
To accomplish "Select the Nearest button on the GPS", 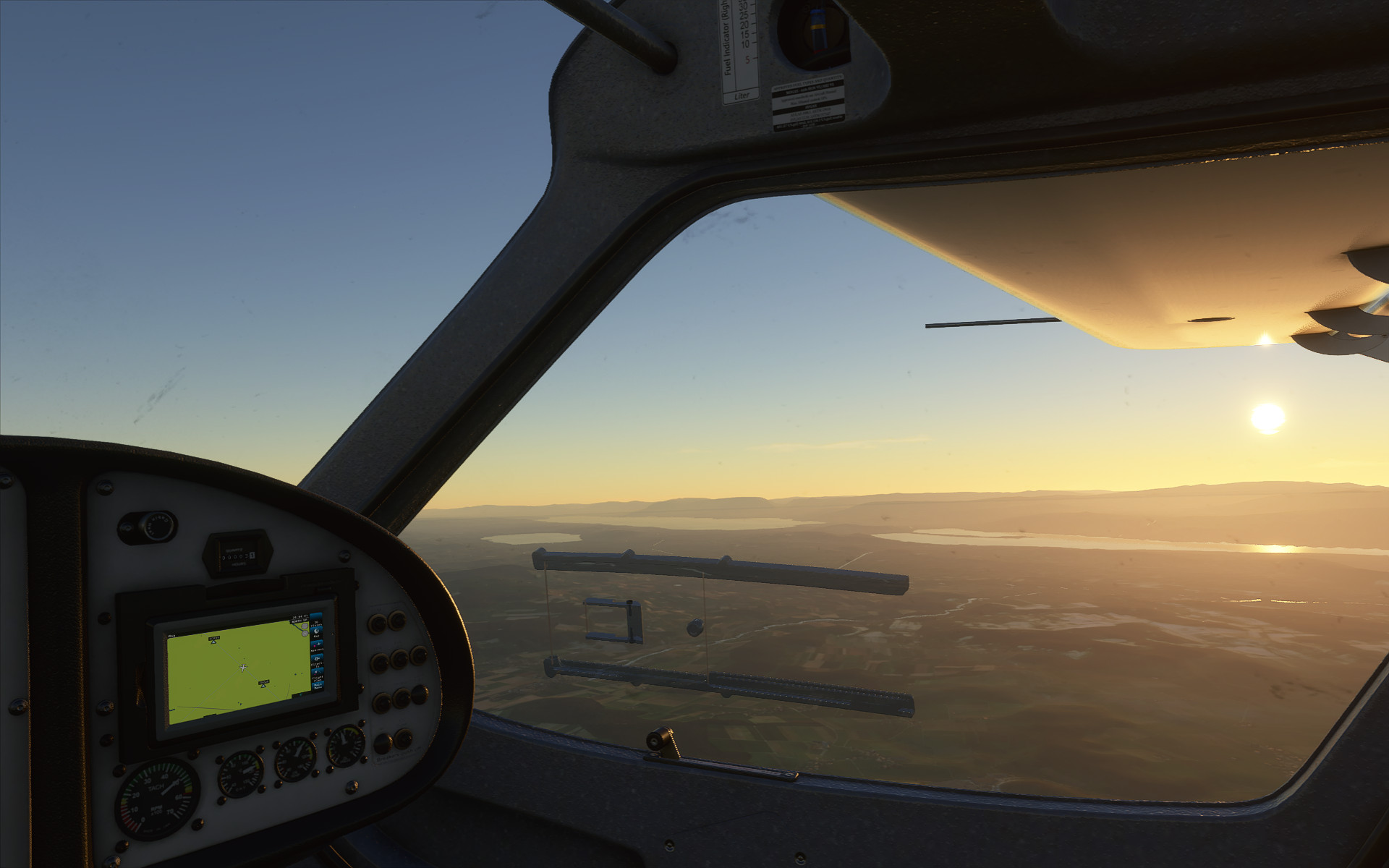I will point(317,647).
